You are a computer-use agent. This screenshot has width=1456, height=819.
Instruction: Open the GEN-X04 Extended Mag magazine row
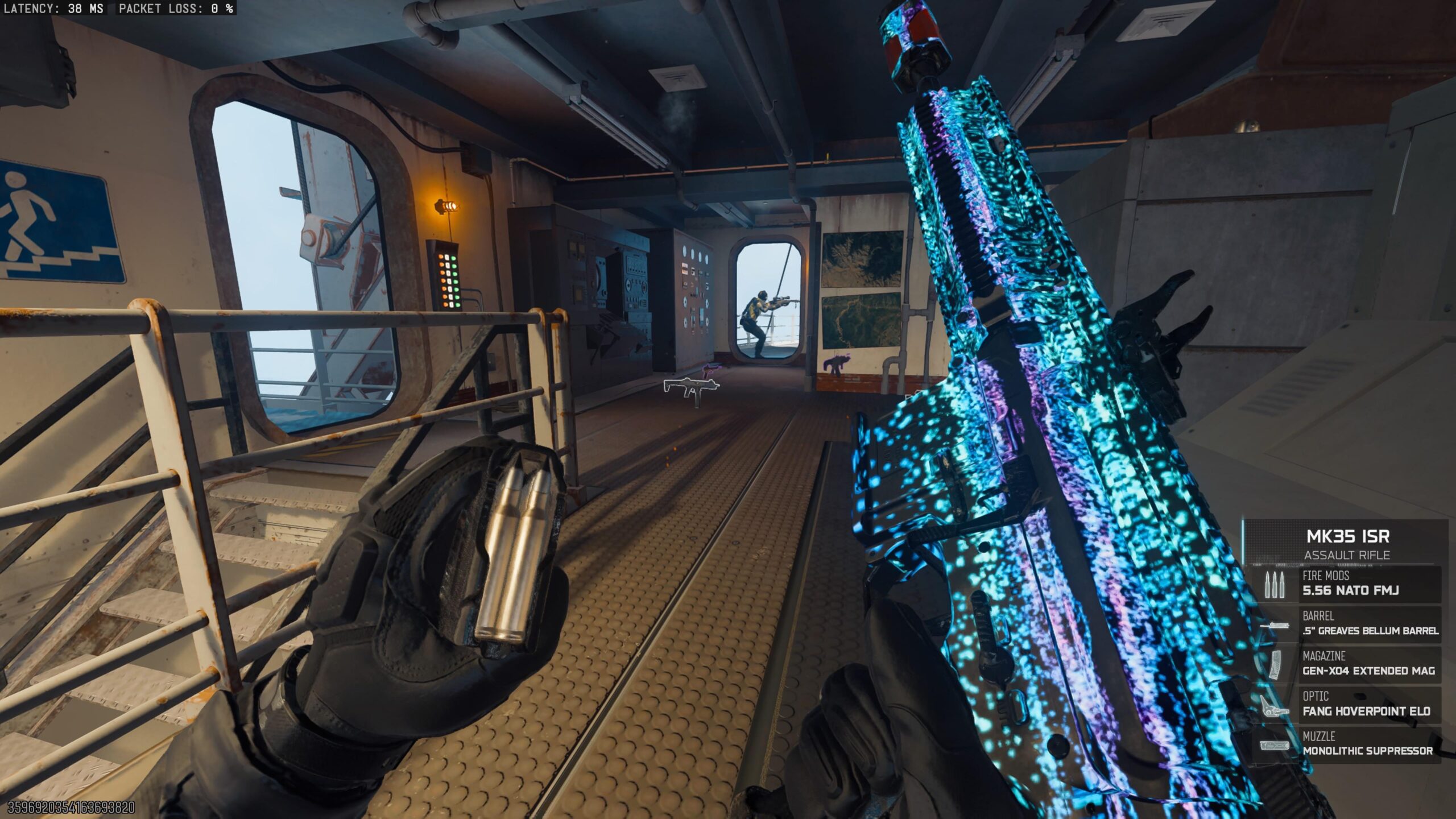[1349, 664]
